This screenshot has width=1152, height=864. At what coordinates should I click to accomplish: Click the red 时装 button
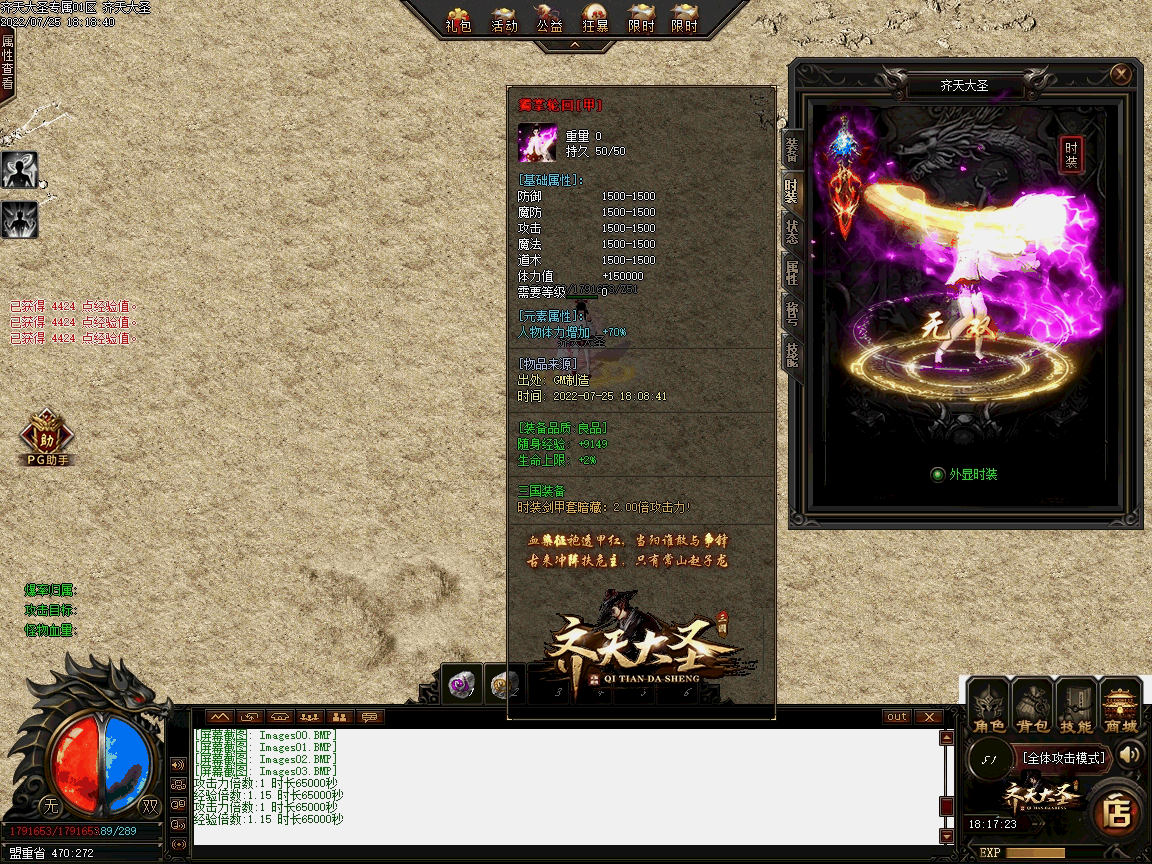1072,155
